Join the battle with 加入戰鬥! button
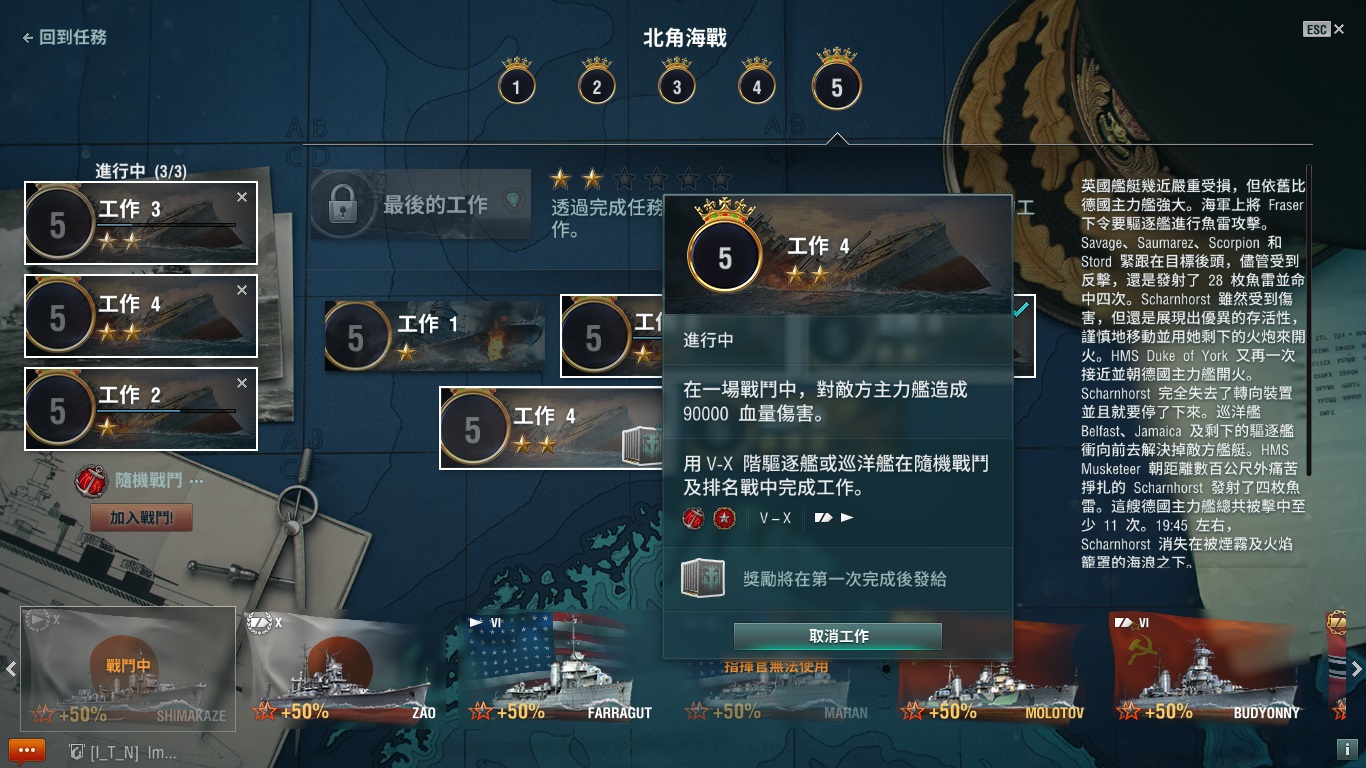1366x768 pixels. tap(141, 518)
